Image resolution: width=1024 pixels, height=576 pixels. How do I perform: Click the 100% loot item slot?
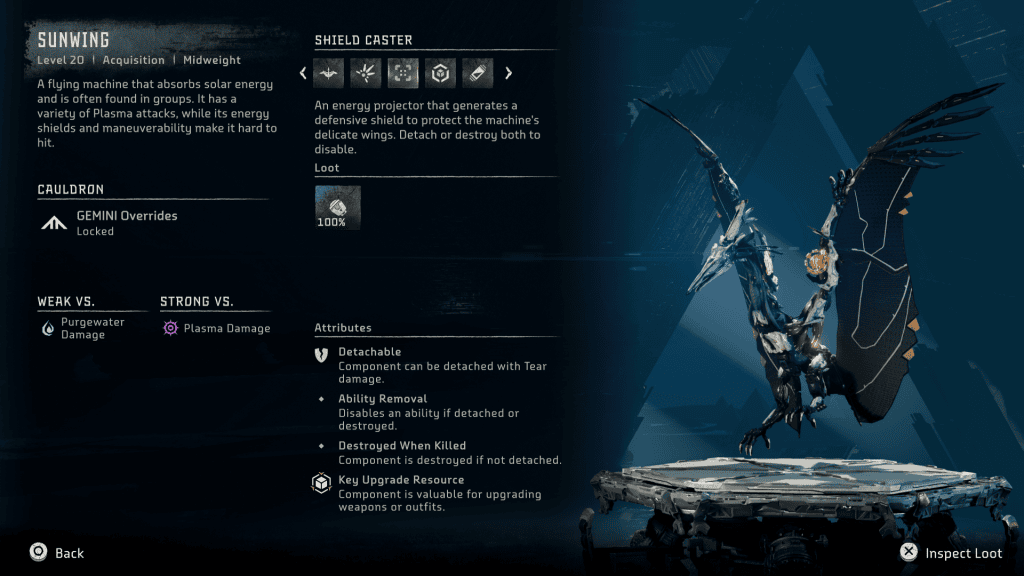[337, 207]
